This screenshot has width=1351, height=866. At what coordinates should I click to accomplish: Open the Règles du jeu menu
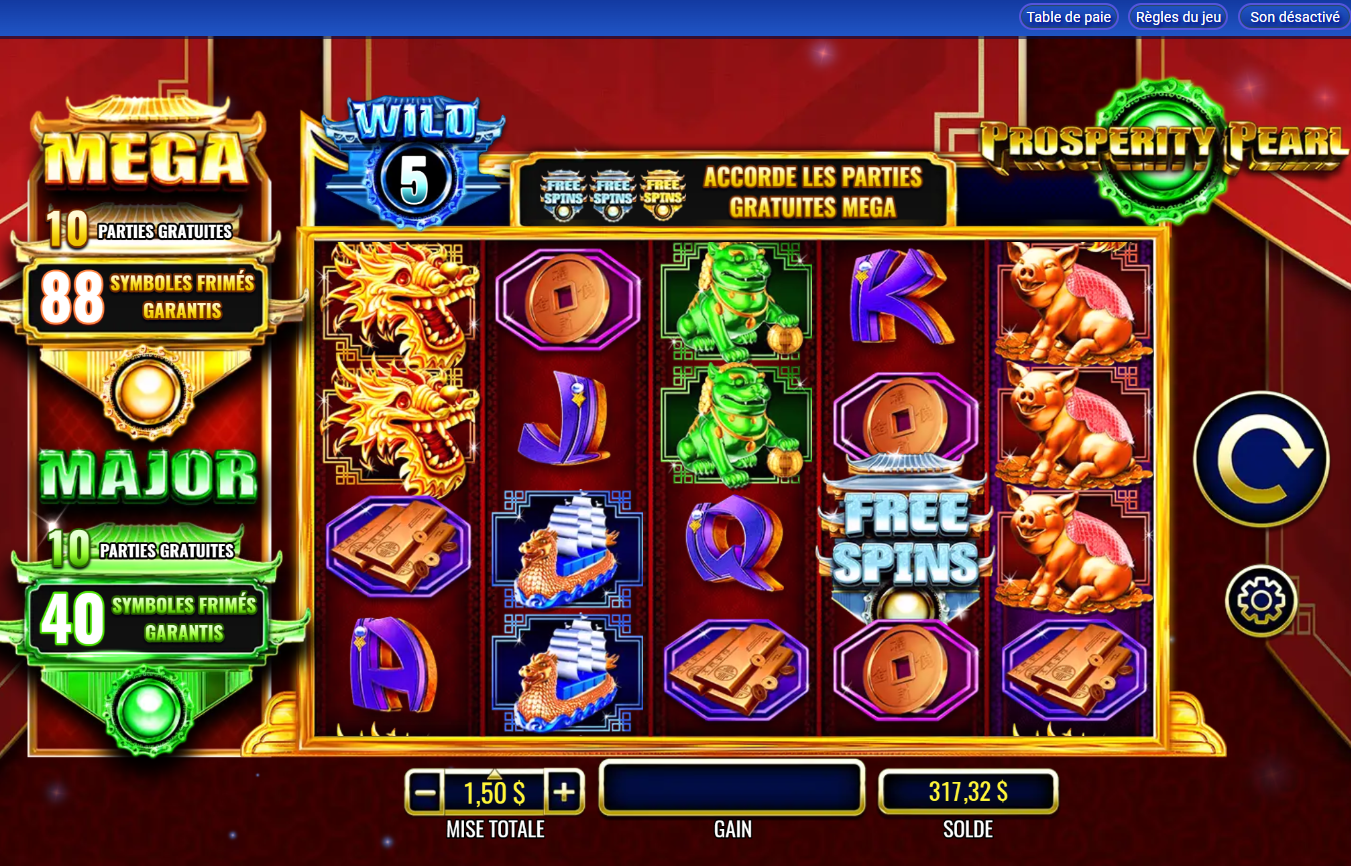click(1177, 16)
